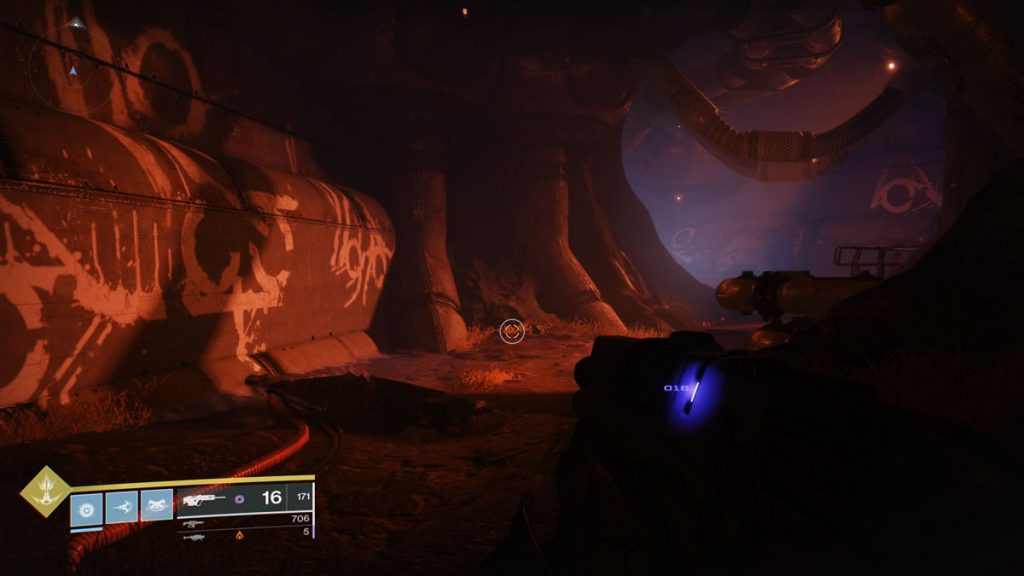This screenshot has width=1024, height=576.
Task: Select the grenade ability icon
Action: (x=86, y=507)
